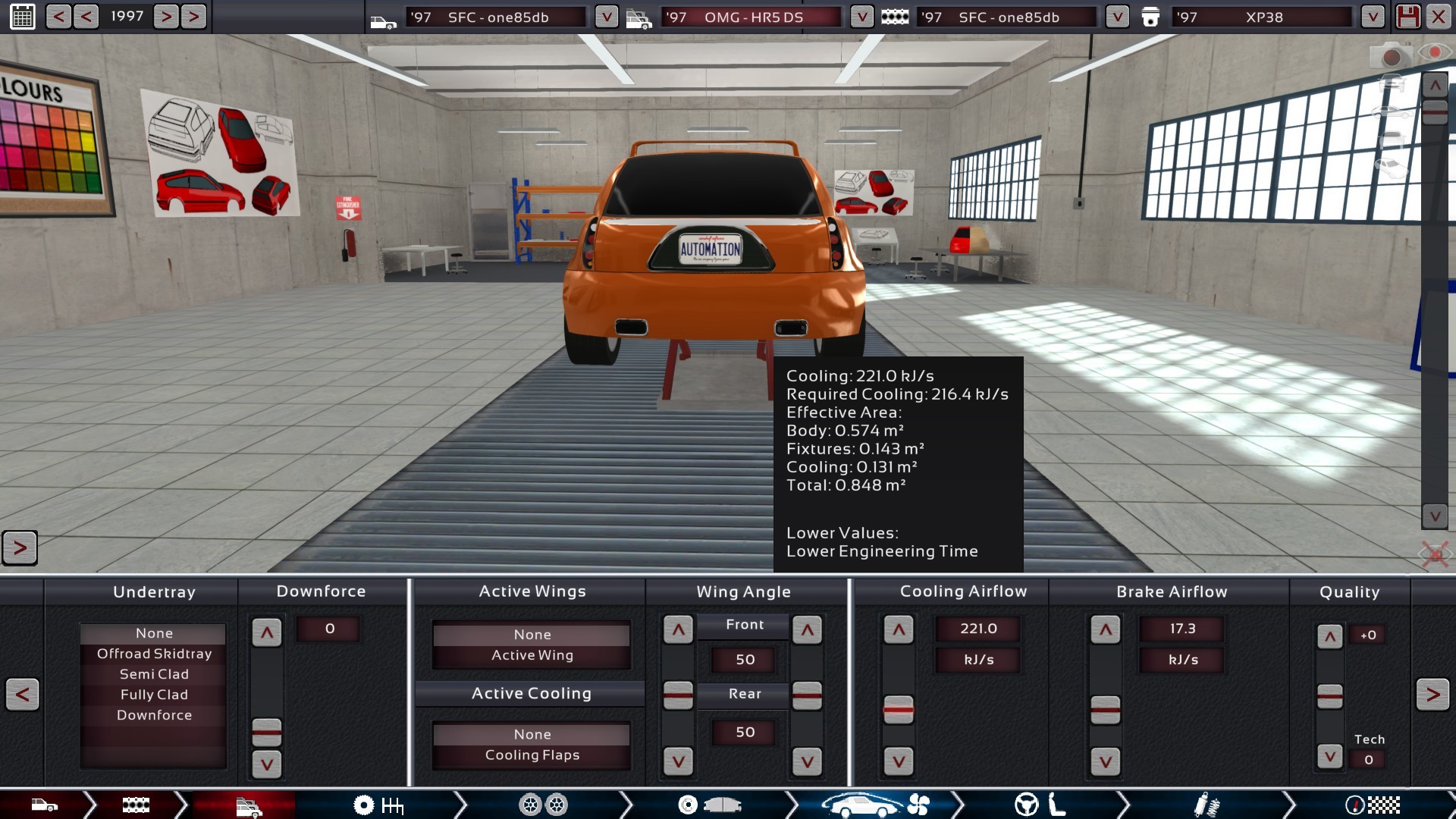Open the OMG - HR5 DS trim dropdown
Image resolution: width=1456 pixels, height=819 pixels.
pos(861,17)
